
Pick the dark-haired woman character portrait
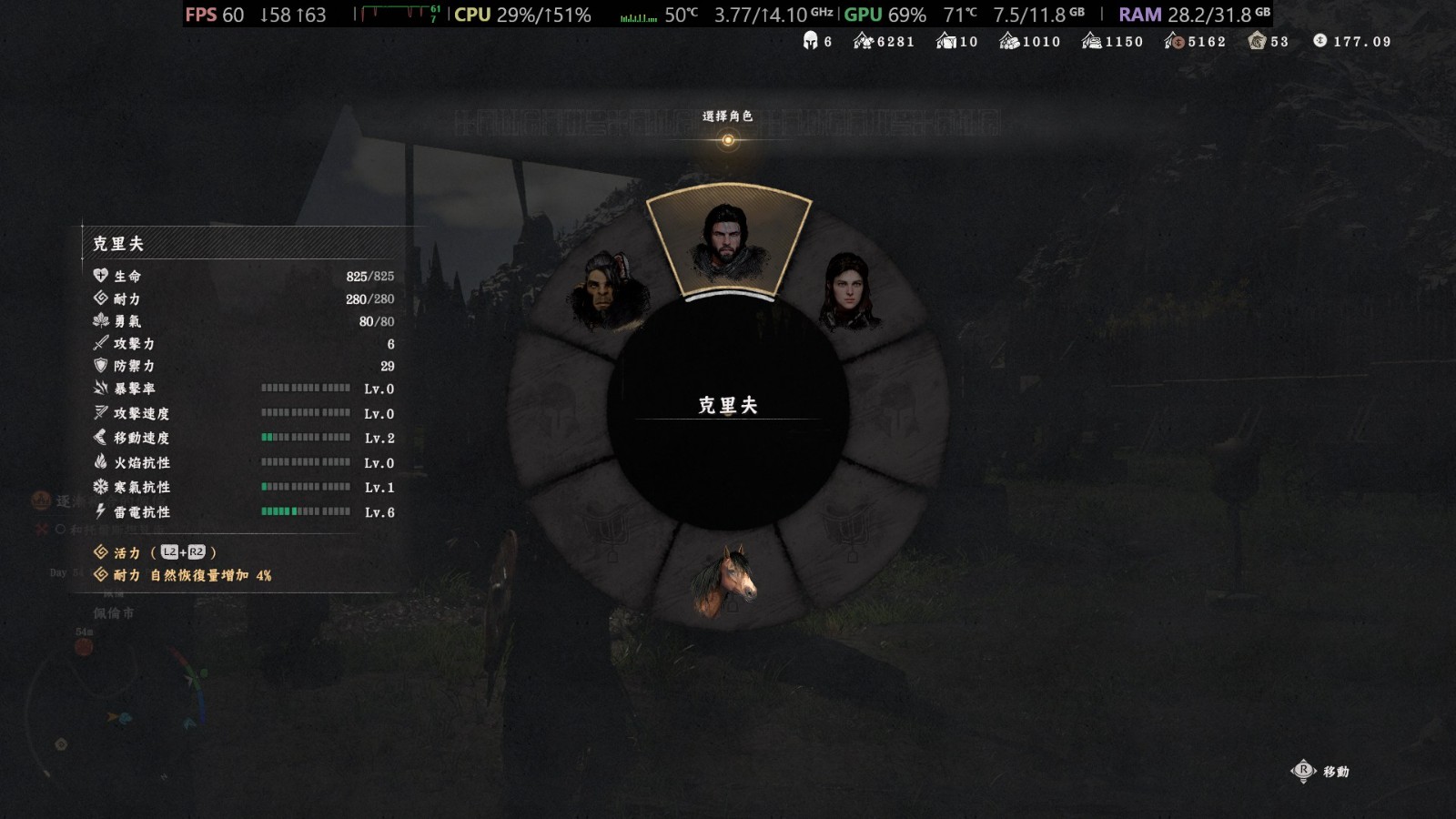click(x=848, y=290)
